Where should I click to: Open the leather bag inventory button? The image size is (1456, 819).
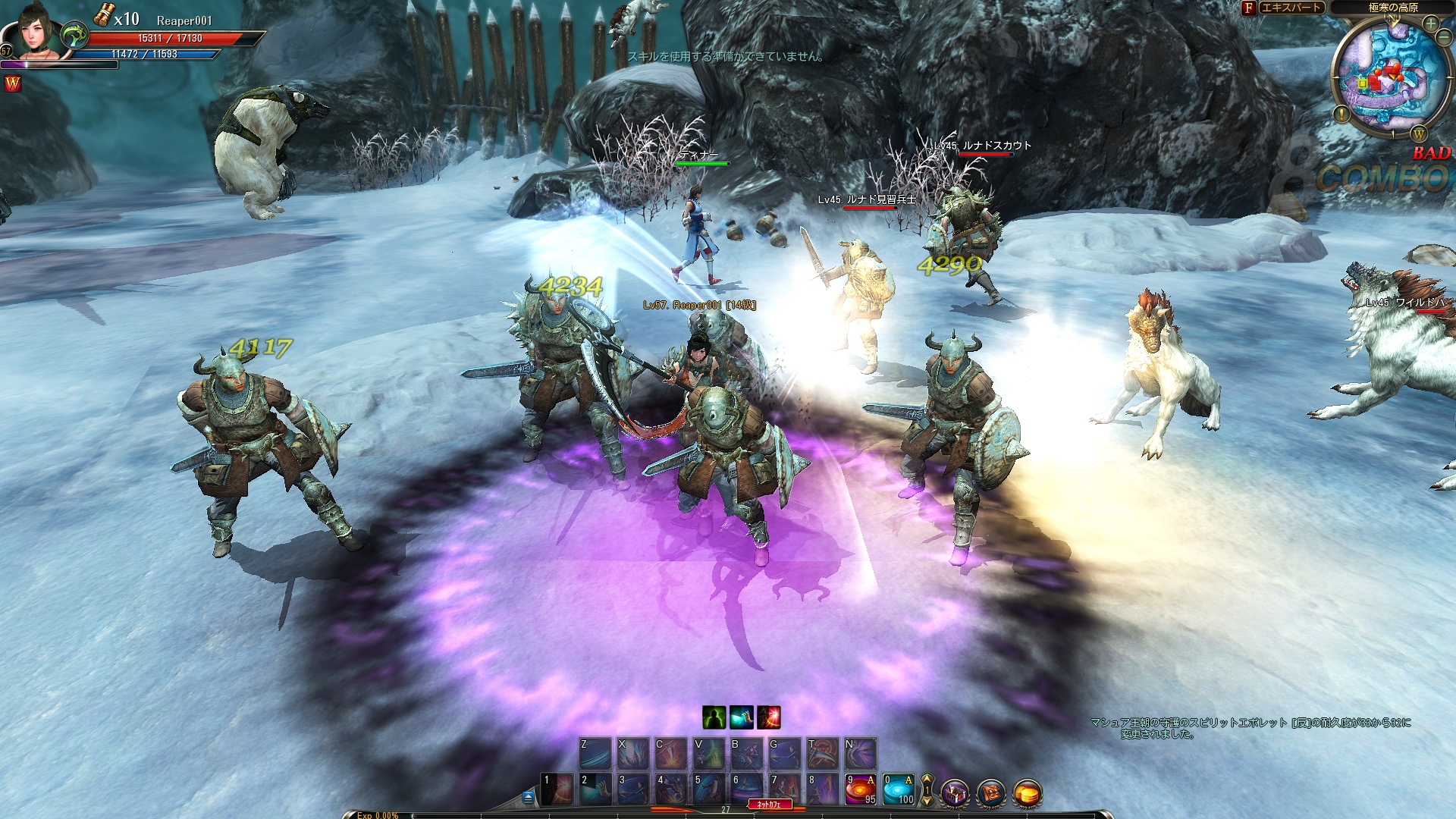[x=991, y=794]
